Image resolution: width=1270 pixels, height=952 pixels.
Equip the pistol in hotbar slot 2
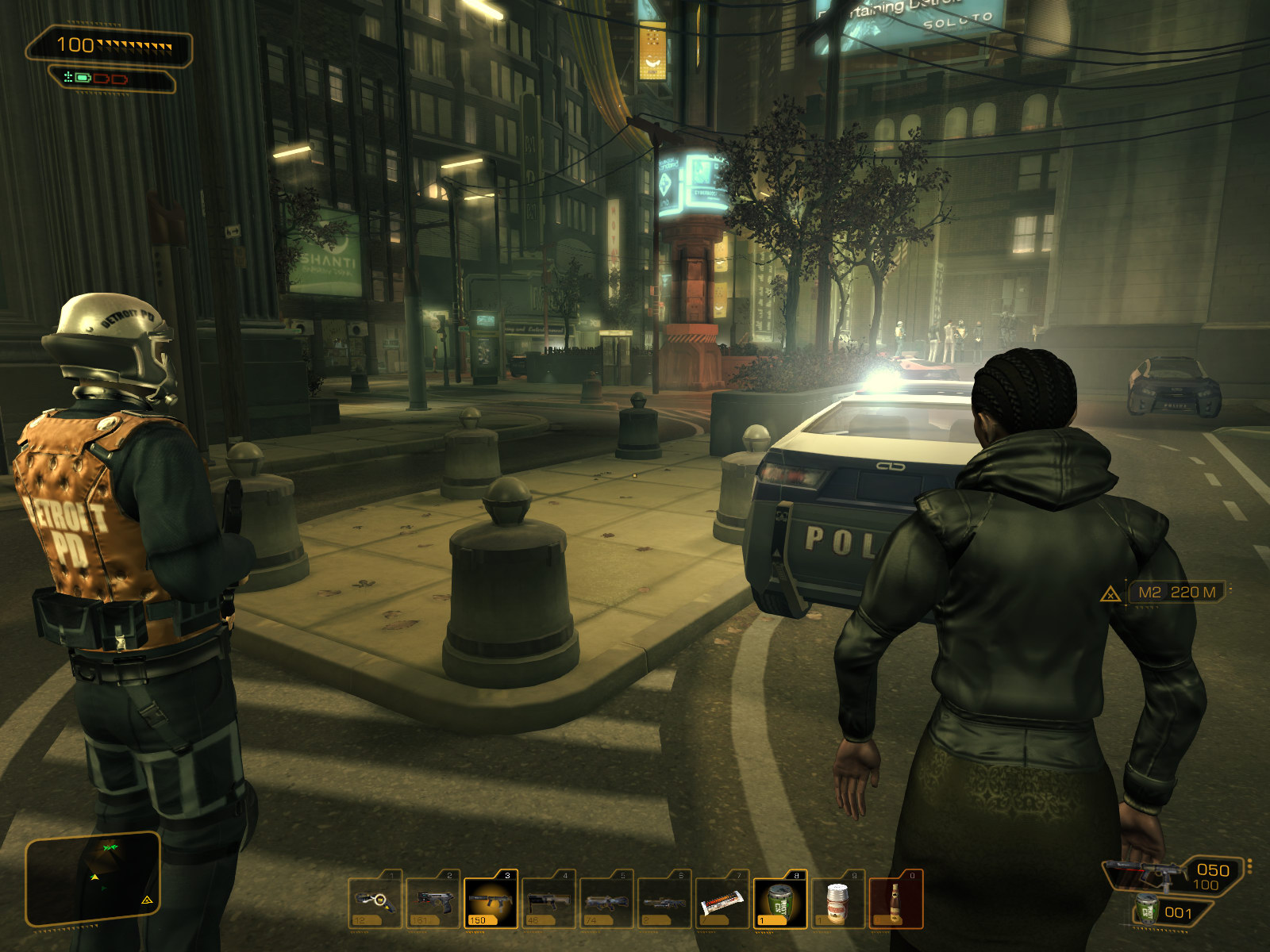pos(433,901)
